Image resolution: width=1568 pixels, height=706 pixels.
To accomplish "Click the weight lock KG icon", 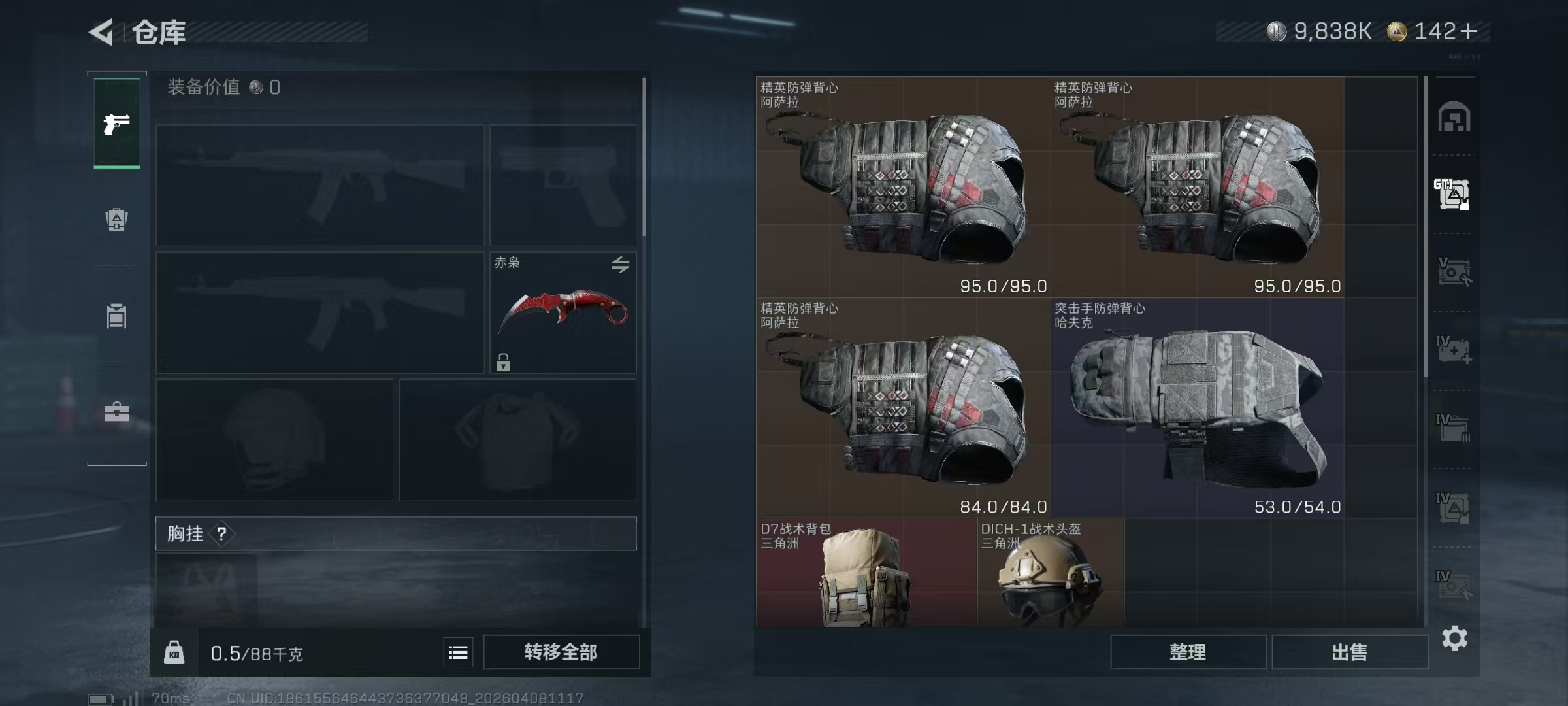I will coord(174,652).
